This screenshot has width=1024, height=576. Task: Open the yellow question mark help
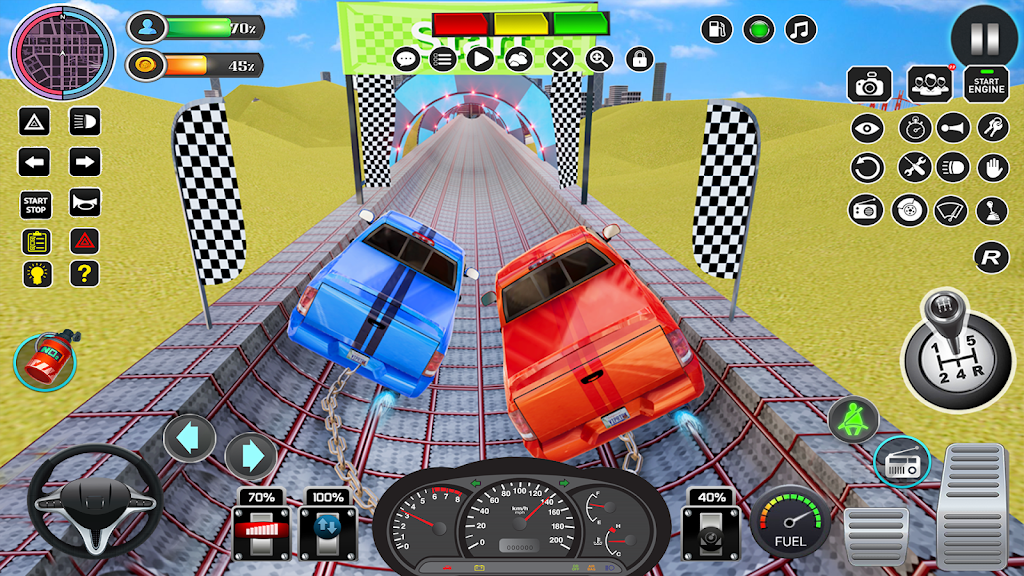[x=85, y=273]
